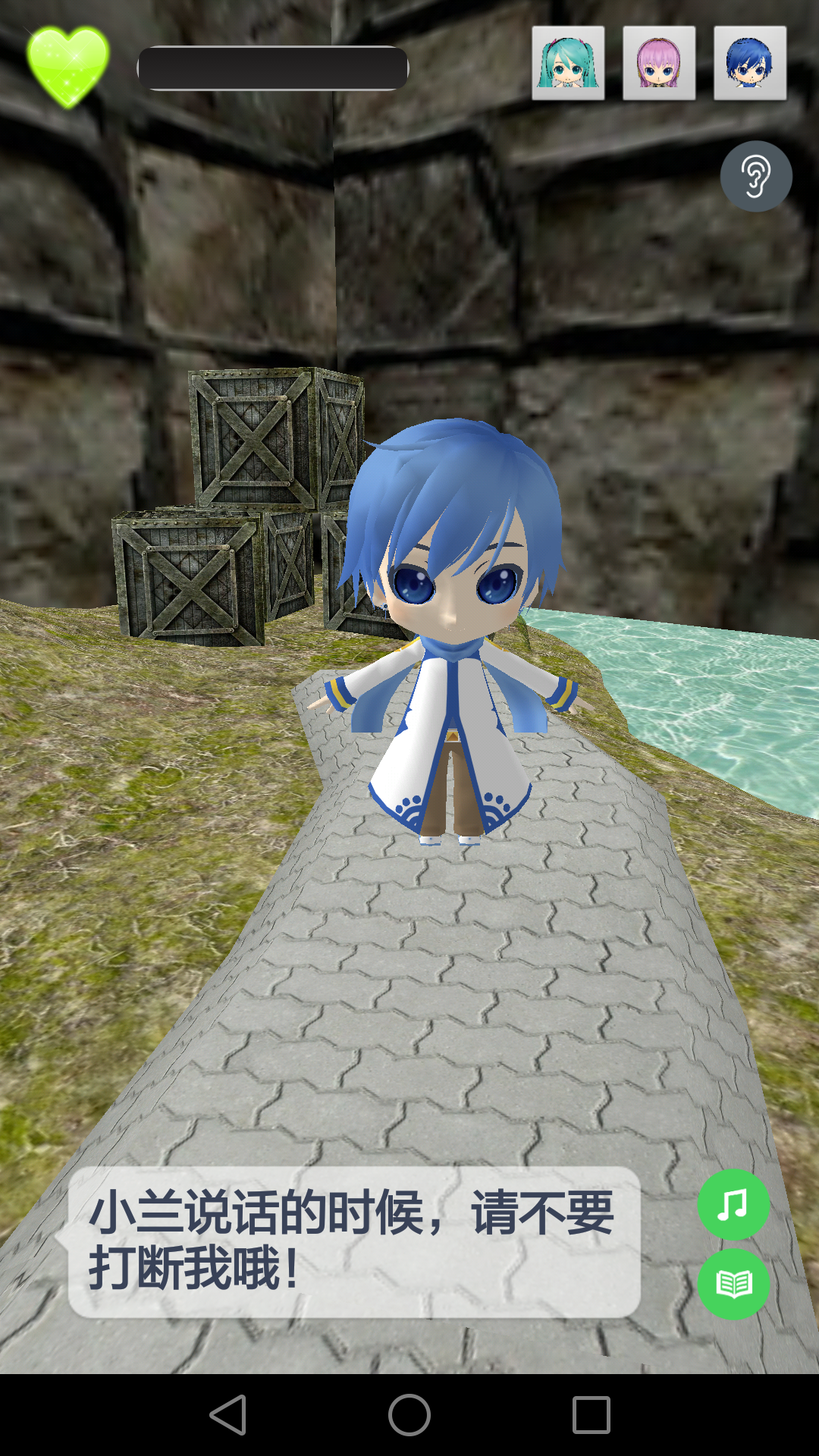This screenshot has width=819, height=1456.
Task: Select the teal-haired Miku character portrait
Action: tap(568, 64)
